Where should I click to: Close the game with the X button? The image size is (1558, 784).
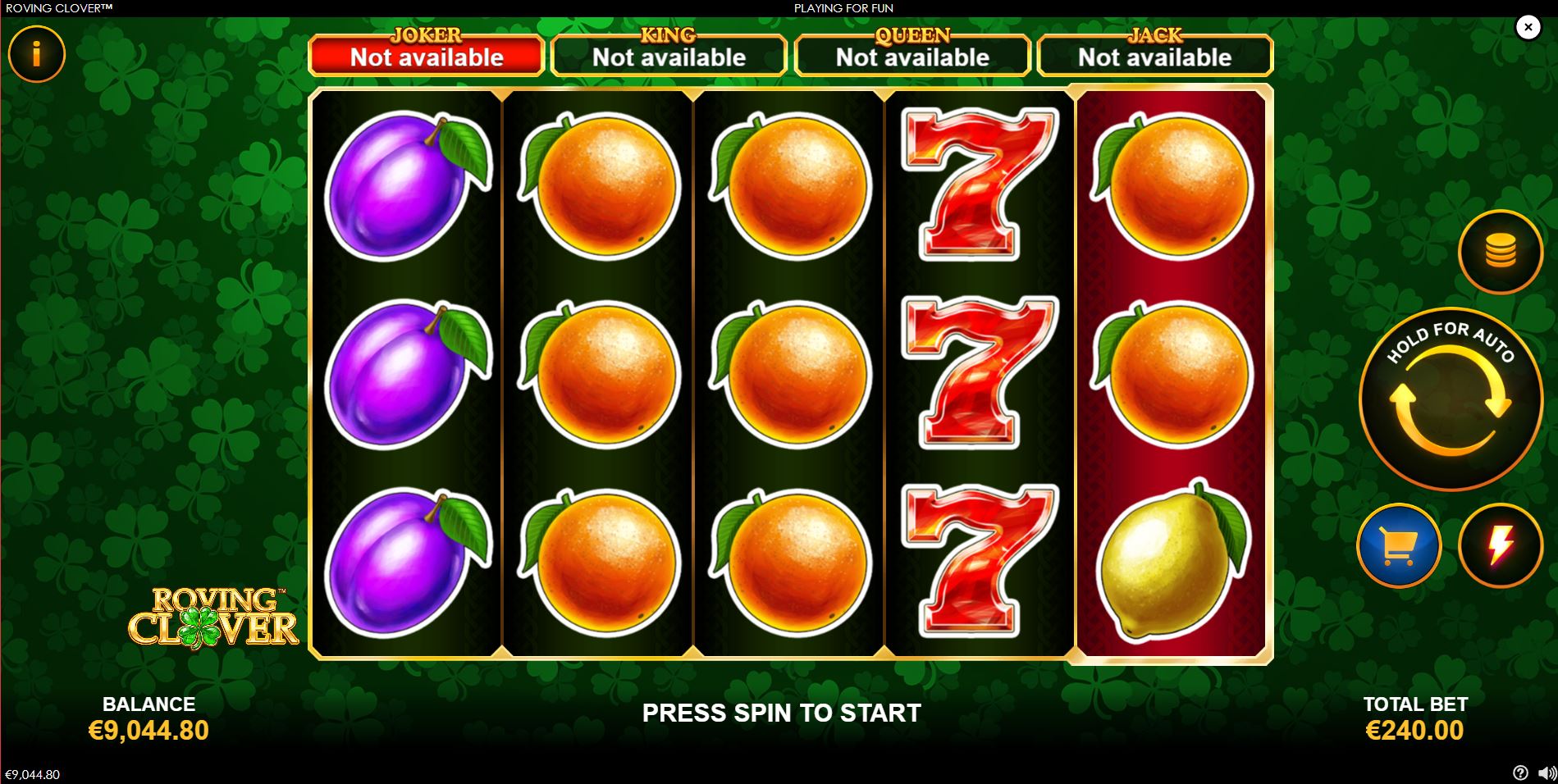[x=1528, y=27]
